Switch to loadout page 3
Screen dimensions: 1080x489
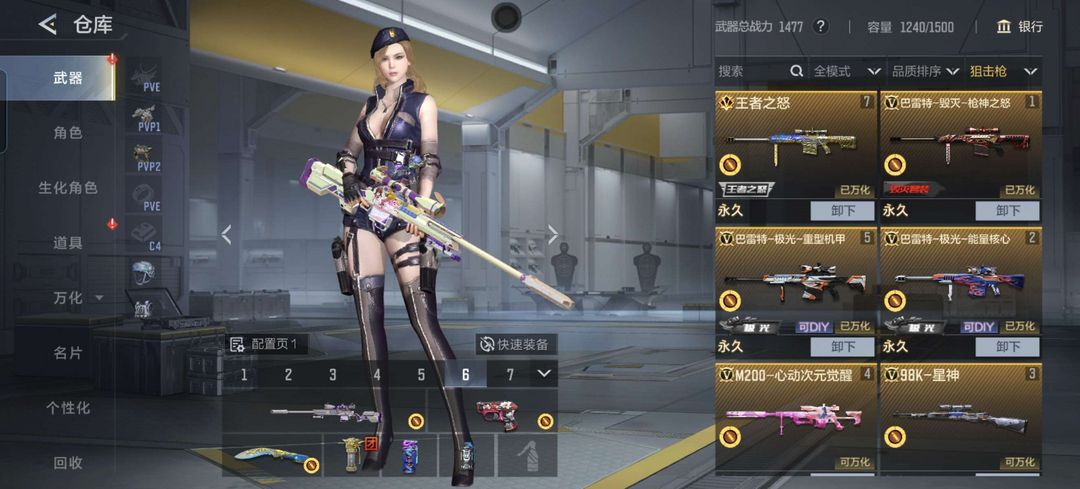coord(333,375)
